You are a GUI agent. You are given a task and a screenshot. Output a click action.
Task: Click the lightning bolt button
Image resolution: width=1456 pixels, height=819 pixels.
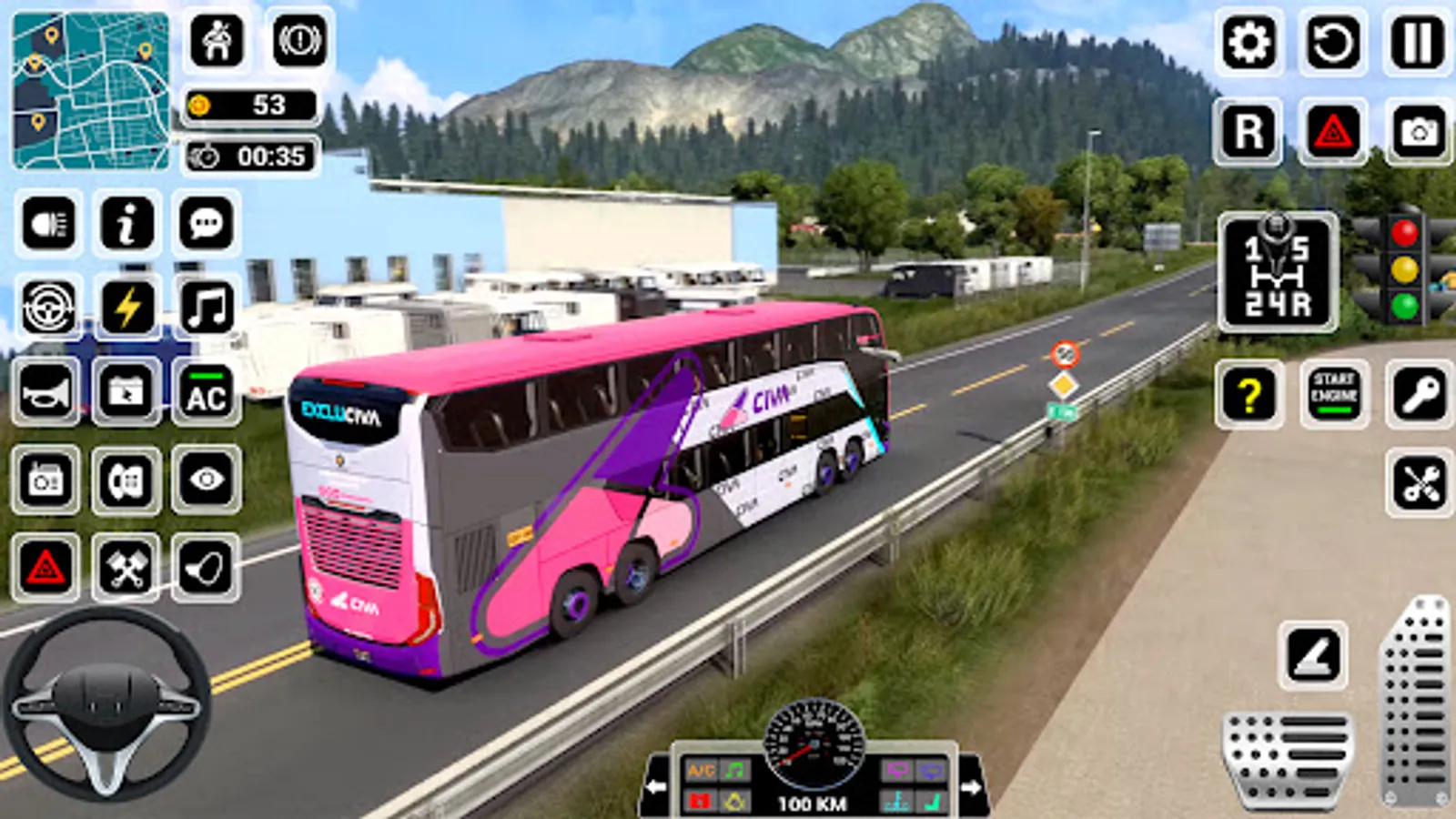(x=127, y=307)
